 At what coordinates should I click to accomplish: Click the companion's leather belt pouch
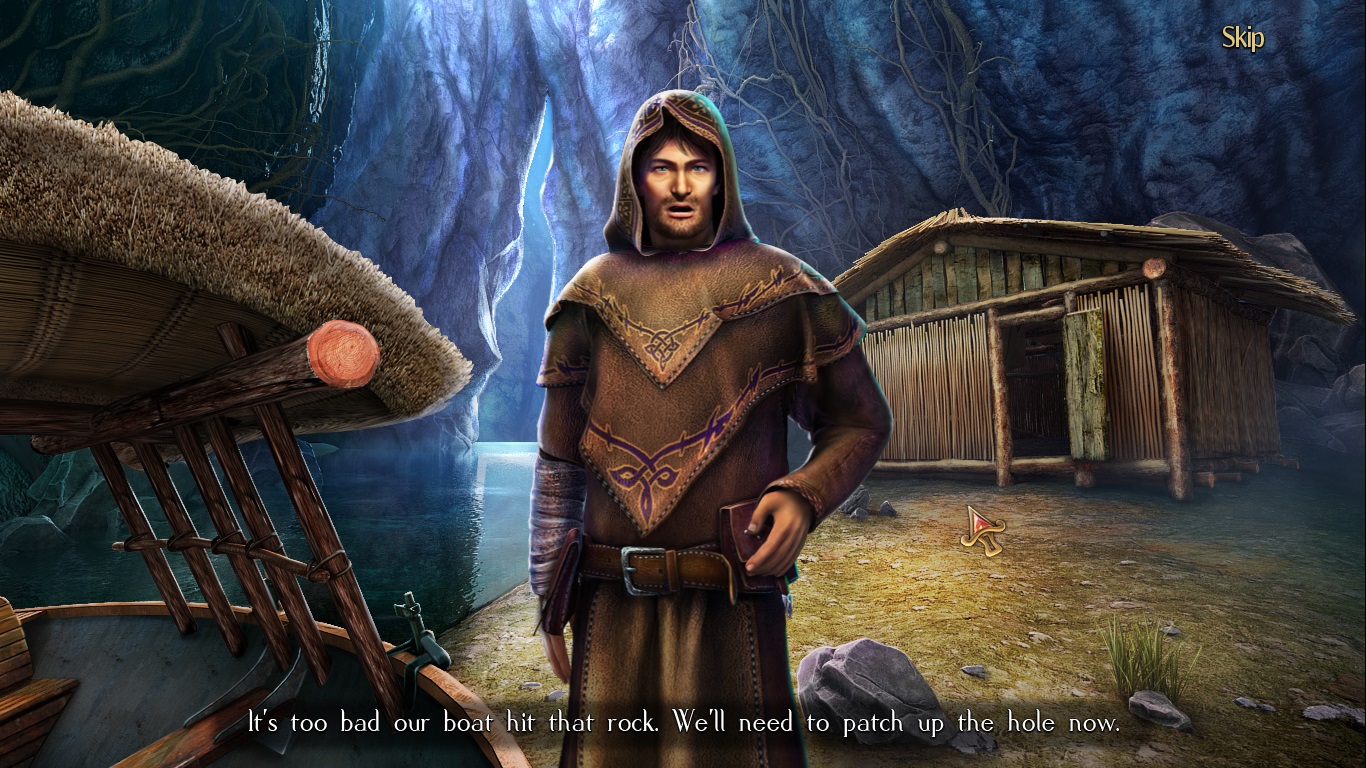point(735,535)
